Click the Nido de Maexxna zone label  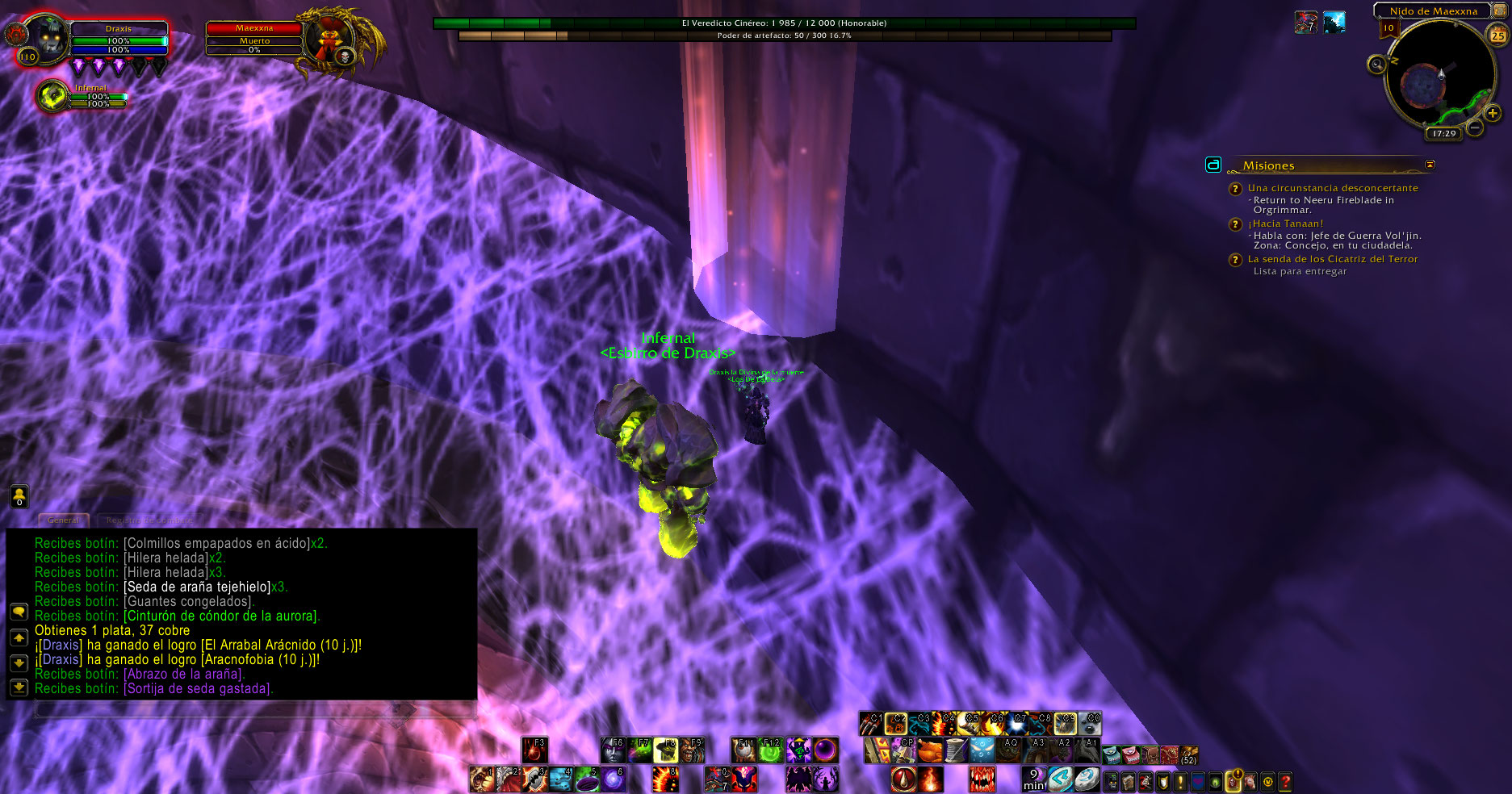(x=1433, y=10)
